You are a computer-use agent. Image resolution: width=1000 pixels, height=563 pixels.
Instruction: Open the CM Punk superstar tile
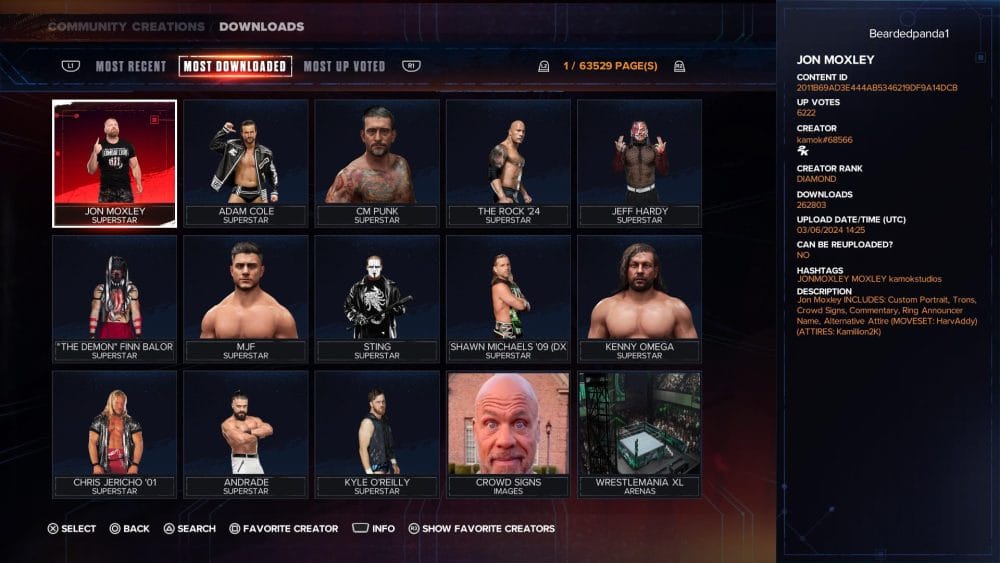pyautogui.click(x=377, y=163)
